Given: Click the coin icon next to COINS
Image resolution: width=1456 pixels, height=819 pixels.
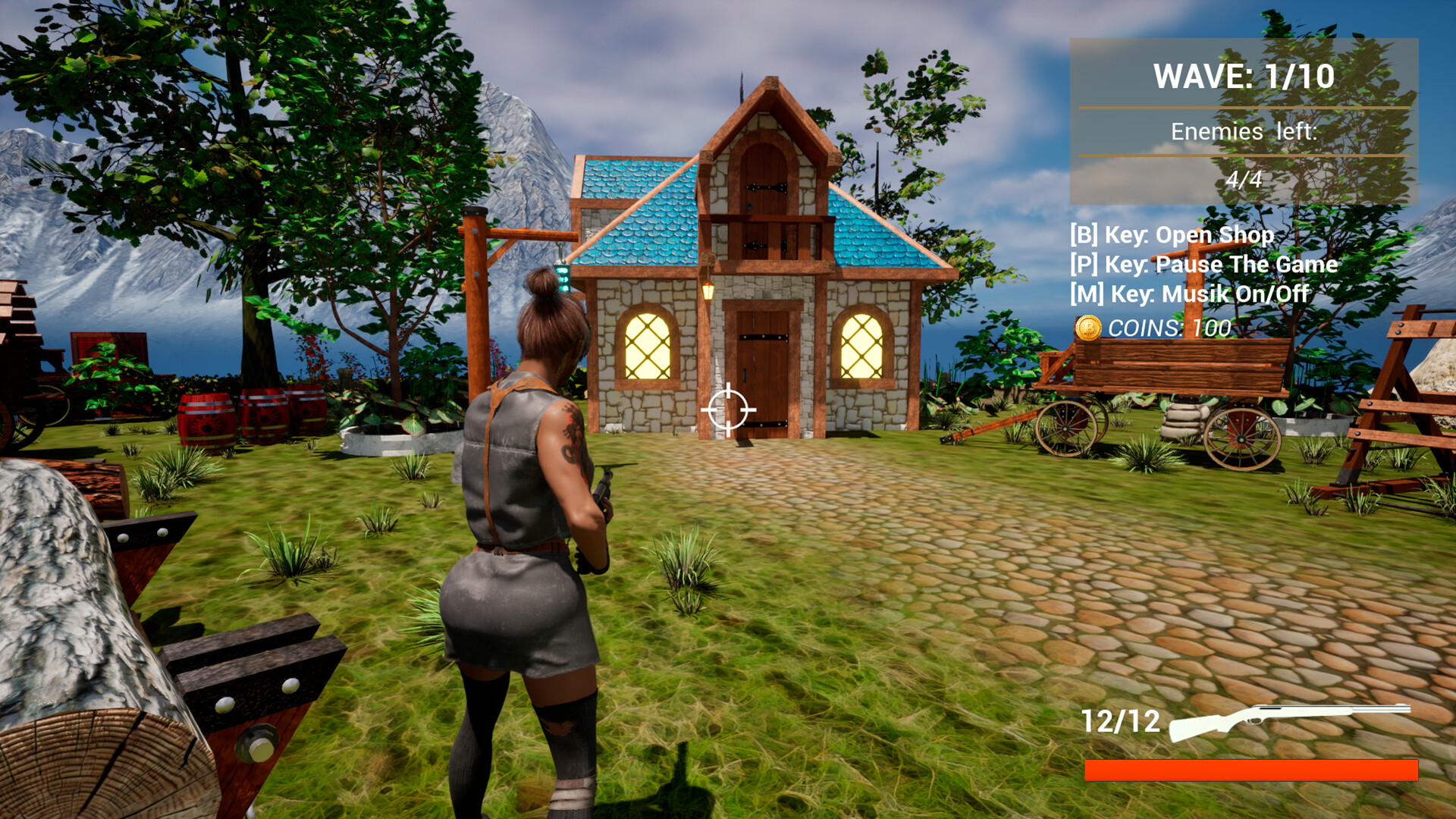Looking at the screenshot, I should [1086, 329].
